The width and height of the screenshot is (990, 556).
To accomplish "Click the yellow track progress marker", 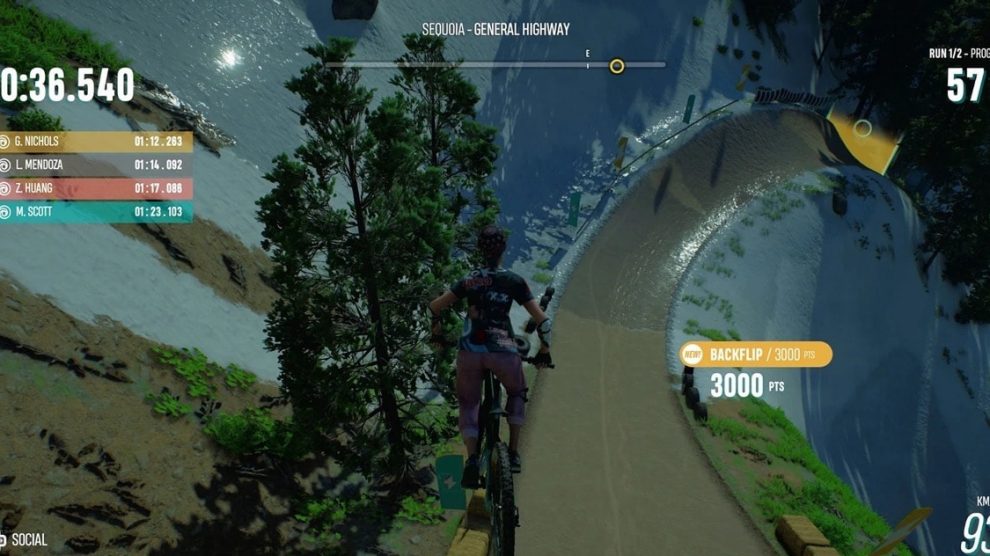I will [617, 66].
